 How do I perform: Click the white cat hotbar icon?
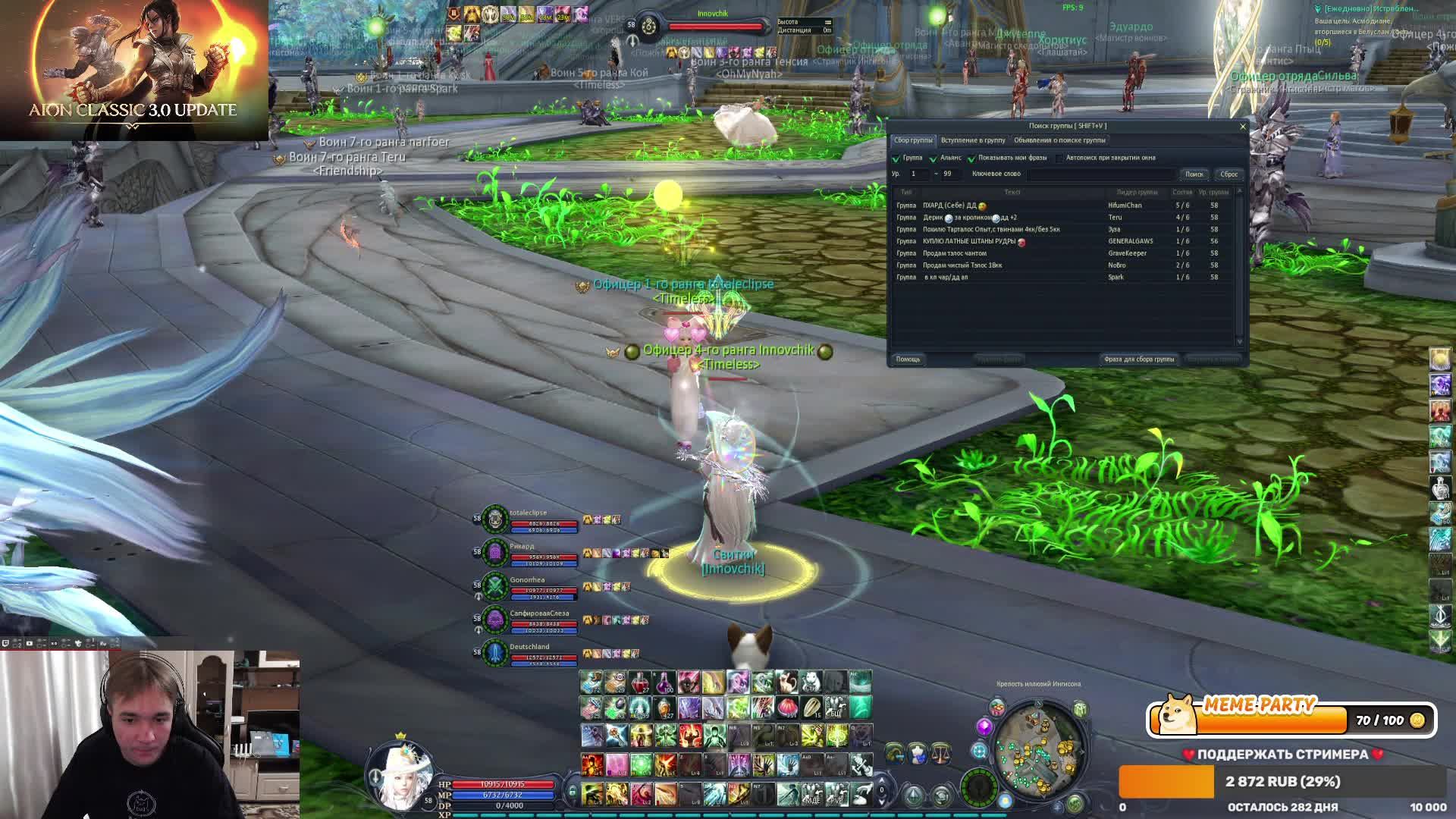[811, 682]
